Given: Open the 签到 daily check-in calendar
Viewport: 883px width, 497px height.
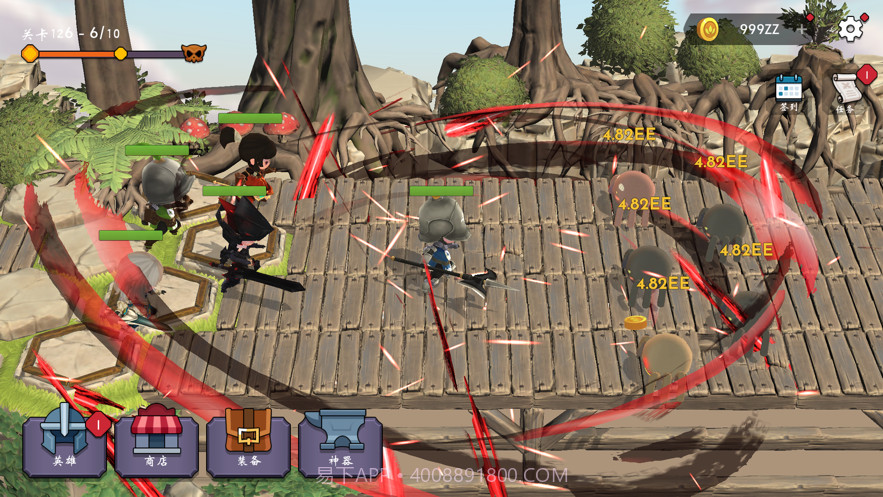Looking at the screenshot, I should tap(790, 91).
